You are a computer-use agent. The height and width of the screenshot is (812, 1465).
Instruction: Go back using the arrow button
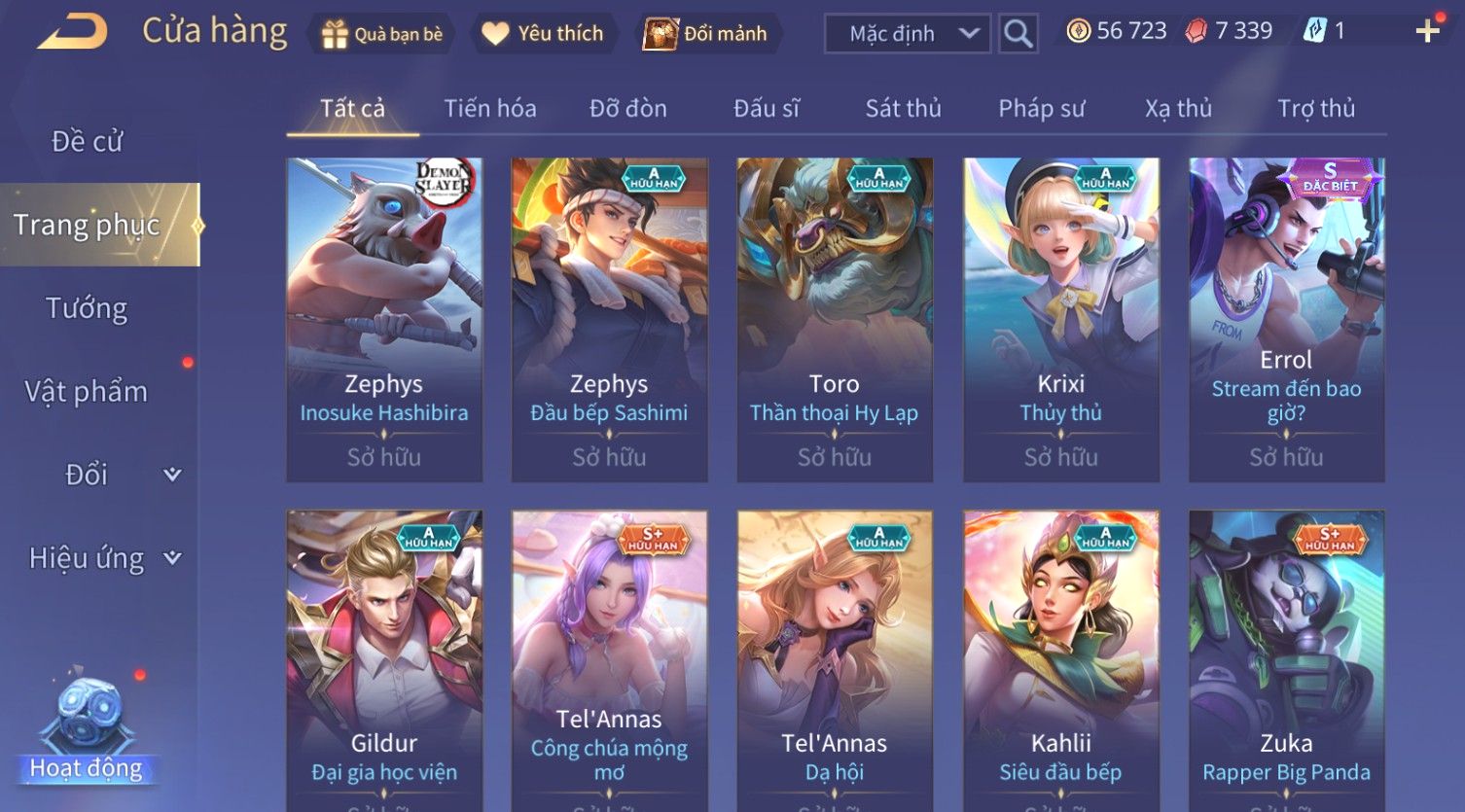coord(72,32)
